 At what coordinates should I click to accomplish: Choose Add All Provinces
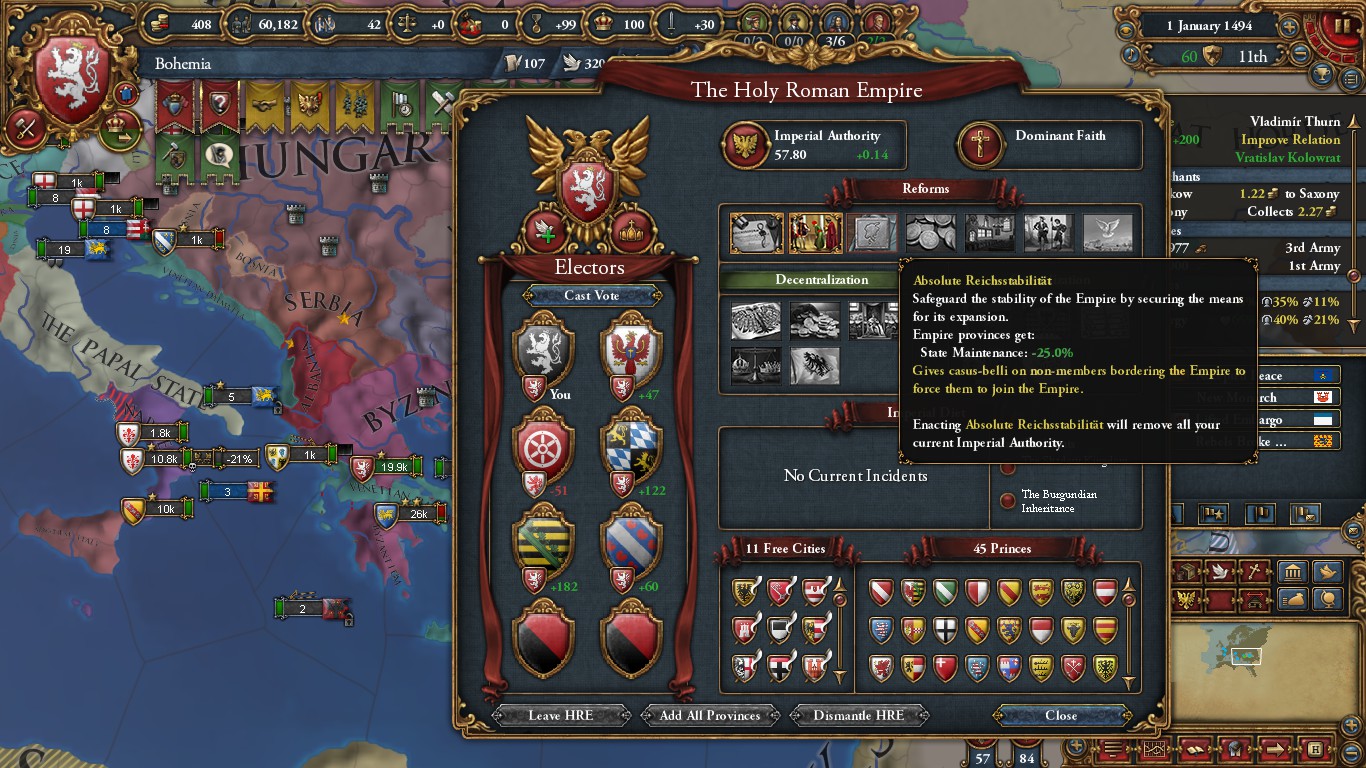click(x=710, y=715)
